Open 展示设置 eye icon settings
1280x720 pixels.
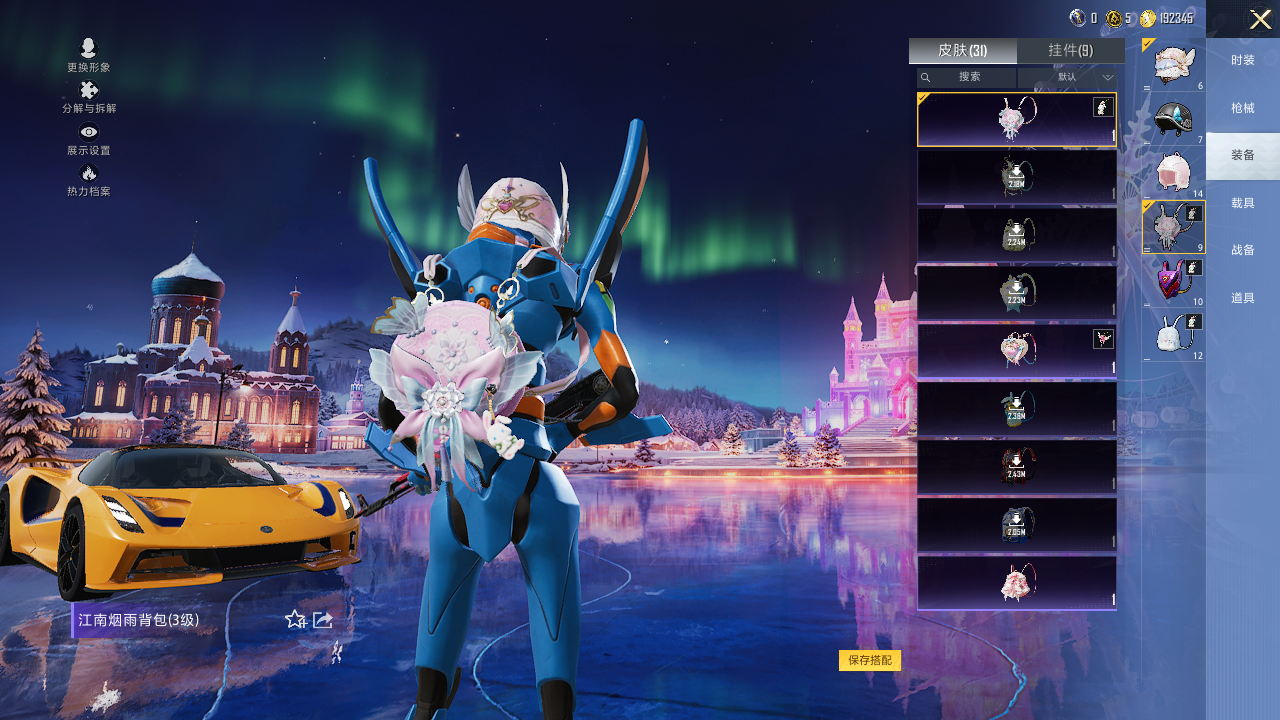89,139
